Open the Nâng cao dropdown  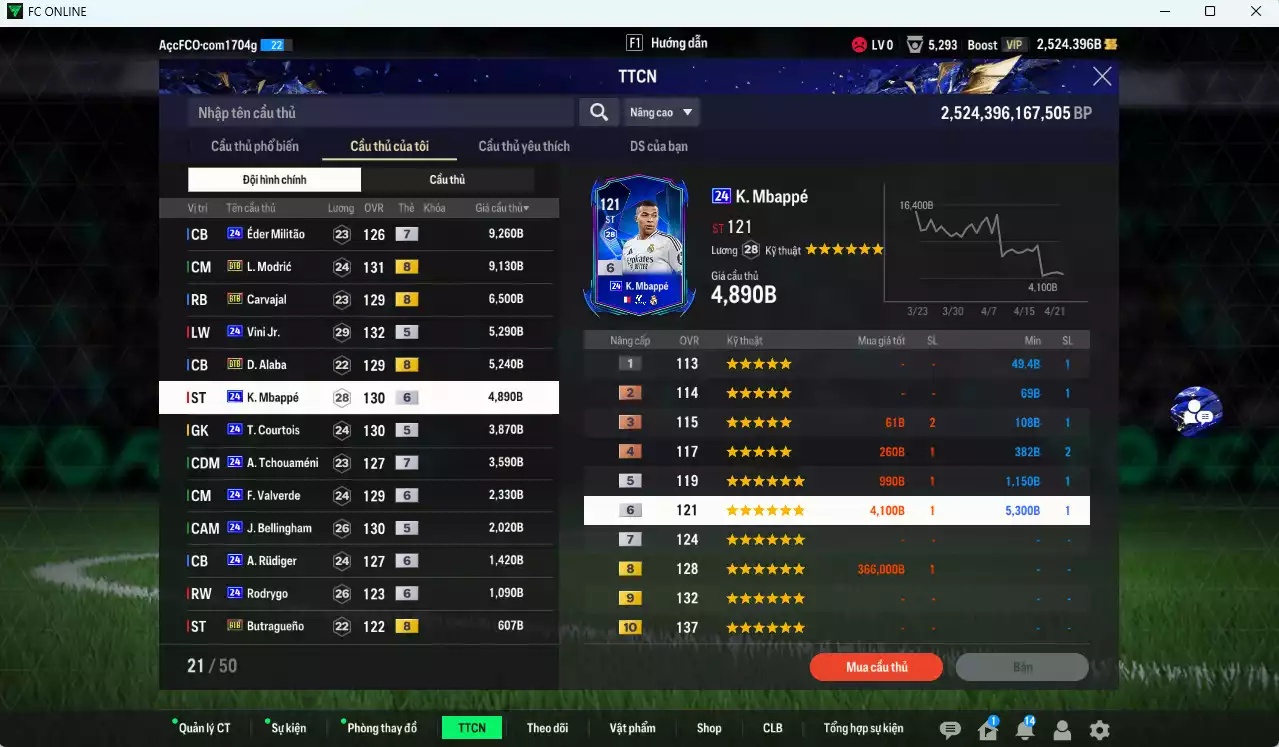pyautogui.click(x=660, y=113)
